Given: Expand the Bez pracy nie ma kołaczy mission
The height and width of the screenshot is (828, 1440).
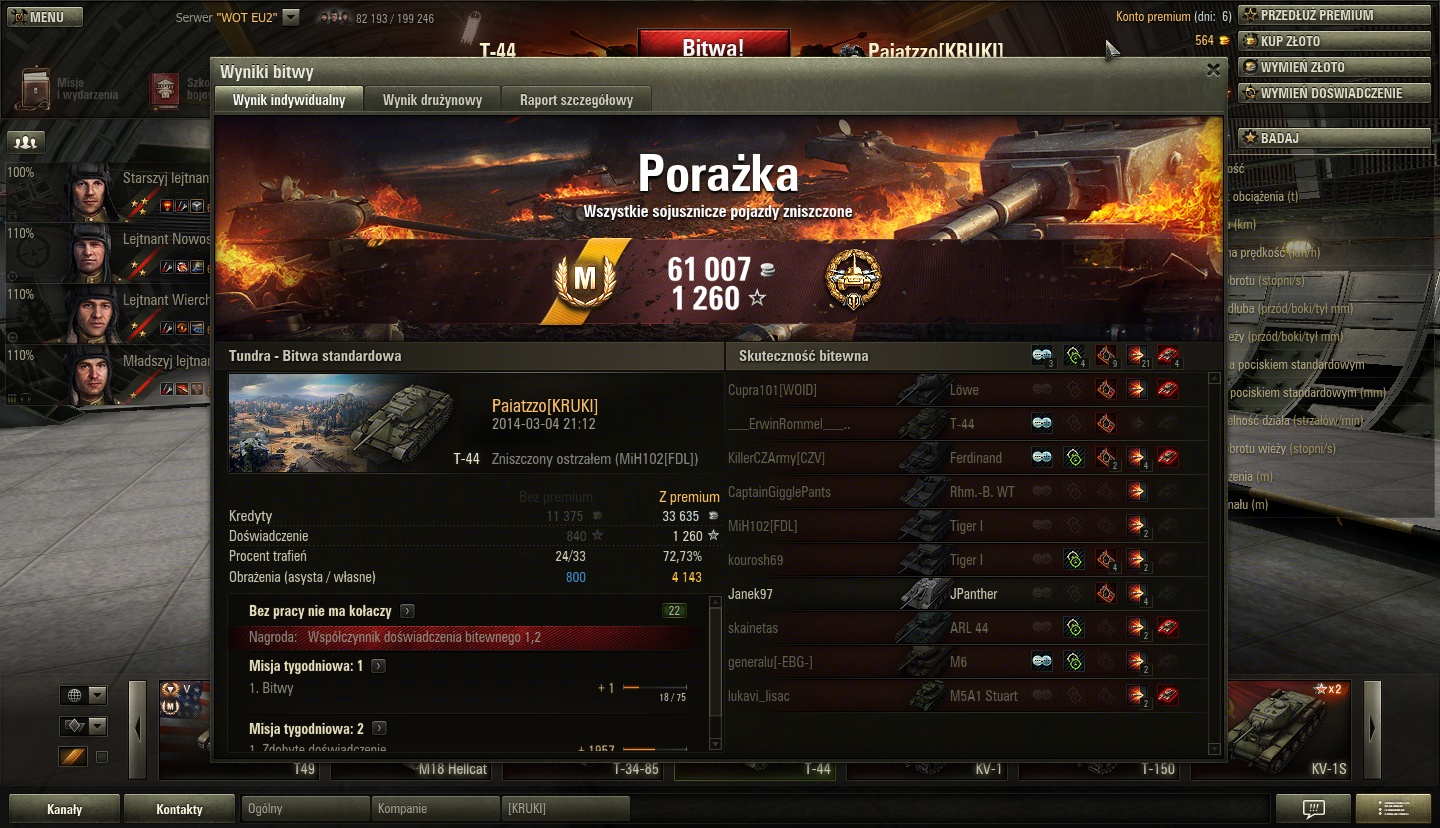Looking at the screenshot, I should (407, 611).
